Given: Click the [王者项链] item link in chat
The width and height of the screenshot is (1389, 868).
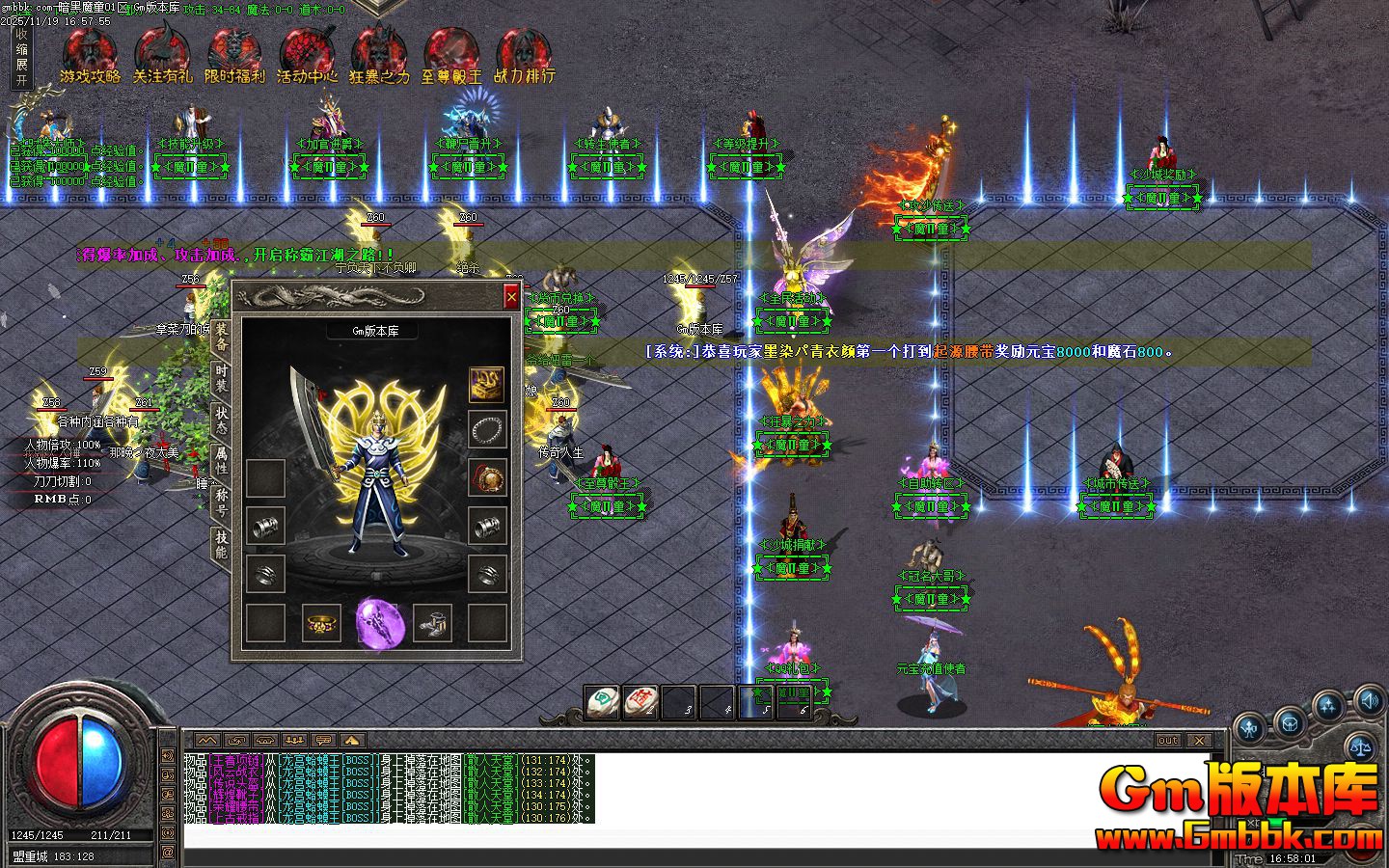Looking at the screenshot, I should click(x=236, y=760).
